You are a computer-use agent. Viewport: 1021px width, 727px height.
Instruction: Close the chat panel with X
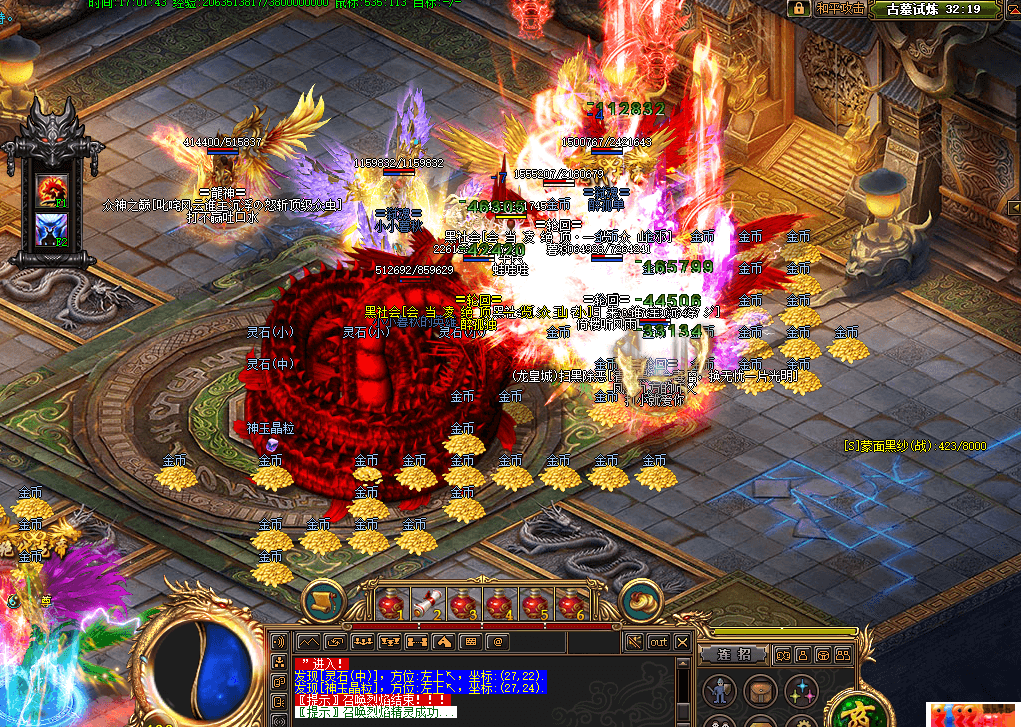coord(683,641)
